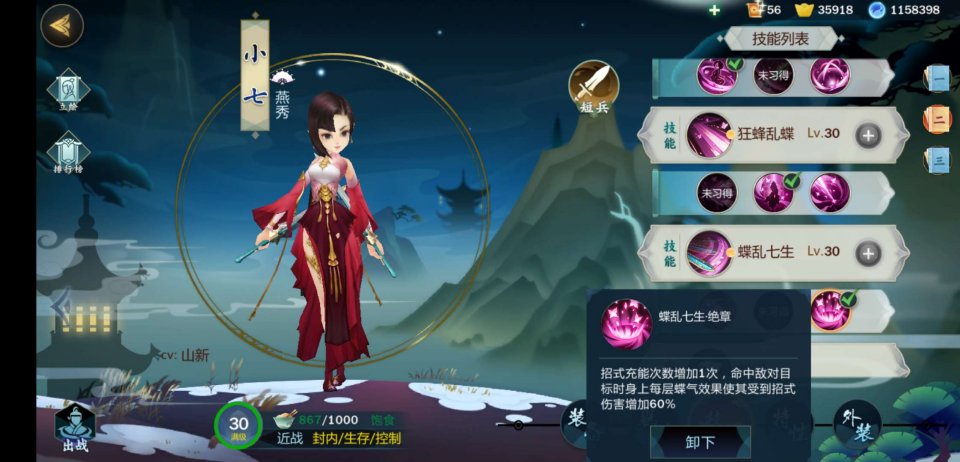Select the 蝶乱七生 skill icon
The height and width of the screenshot is (462, 960).
pos(709,254)
